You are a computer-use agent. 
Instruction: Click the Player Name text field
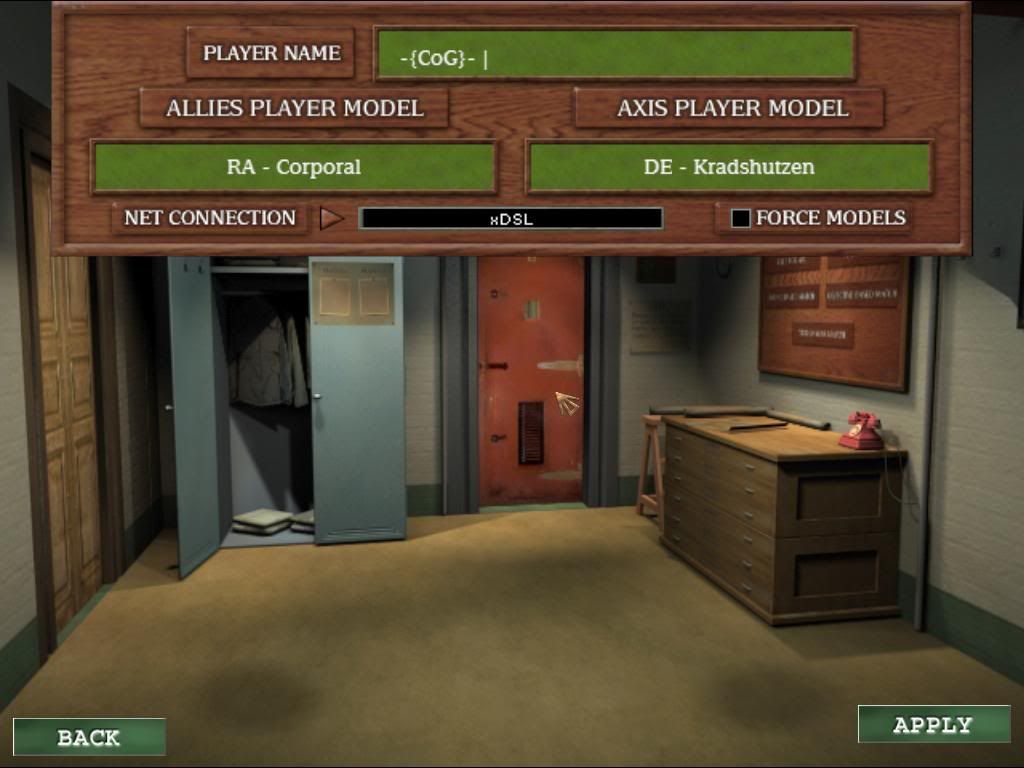[x=615, y=54]
